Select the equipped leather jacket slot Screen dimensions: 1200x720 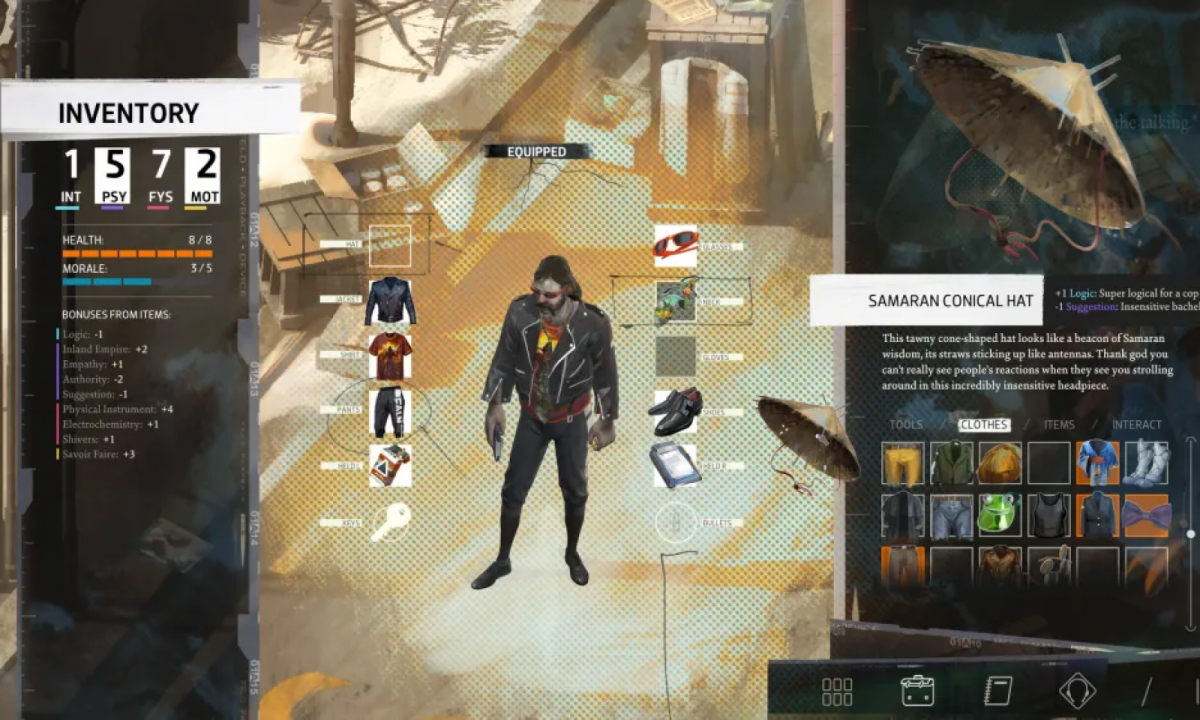(390, 300)
